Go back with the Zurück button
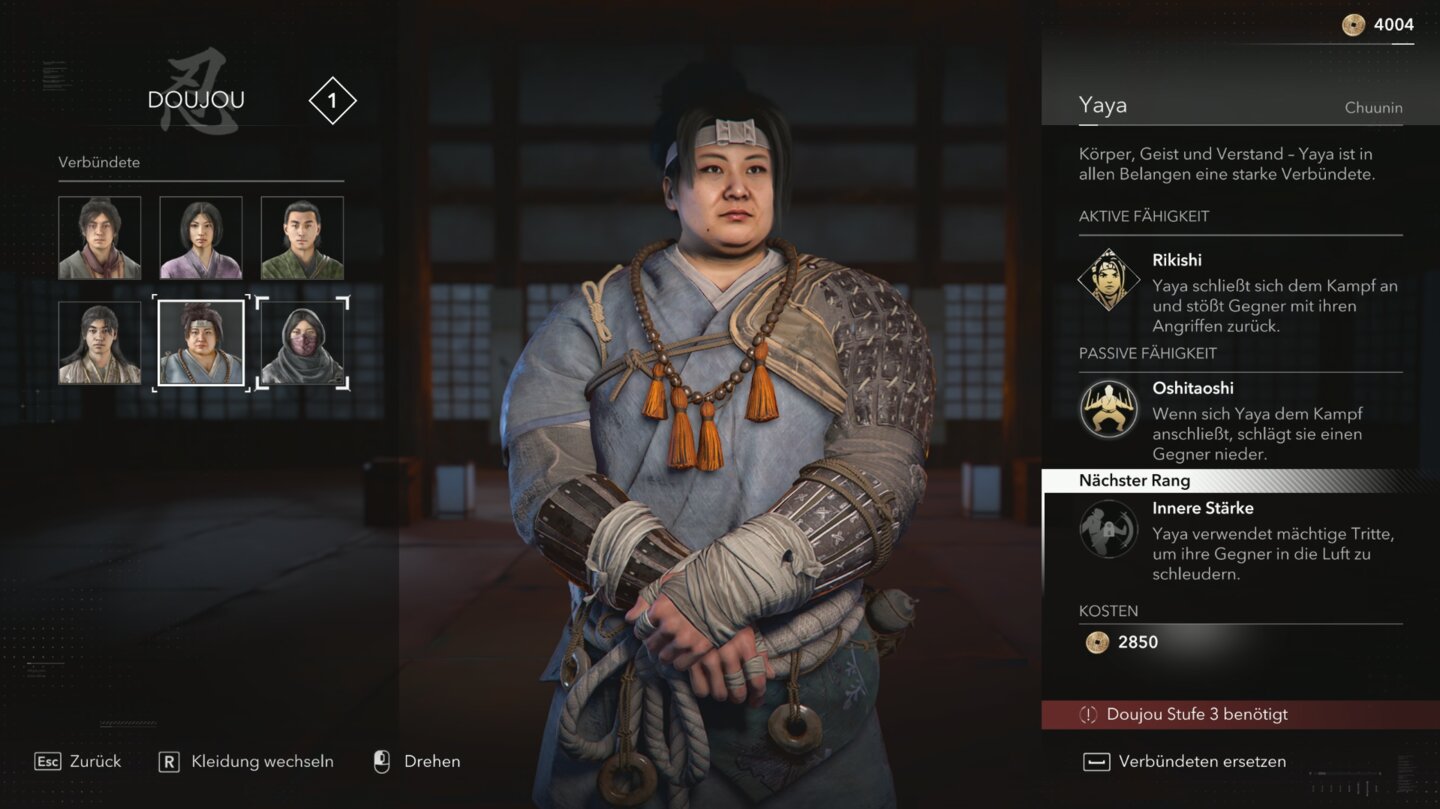The image size is (1440, 809). point(78,762)
